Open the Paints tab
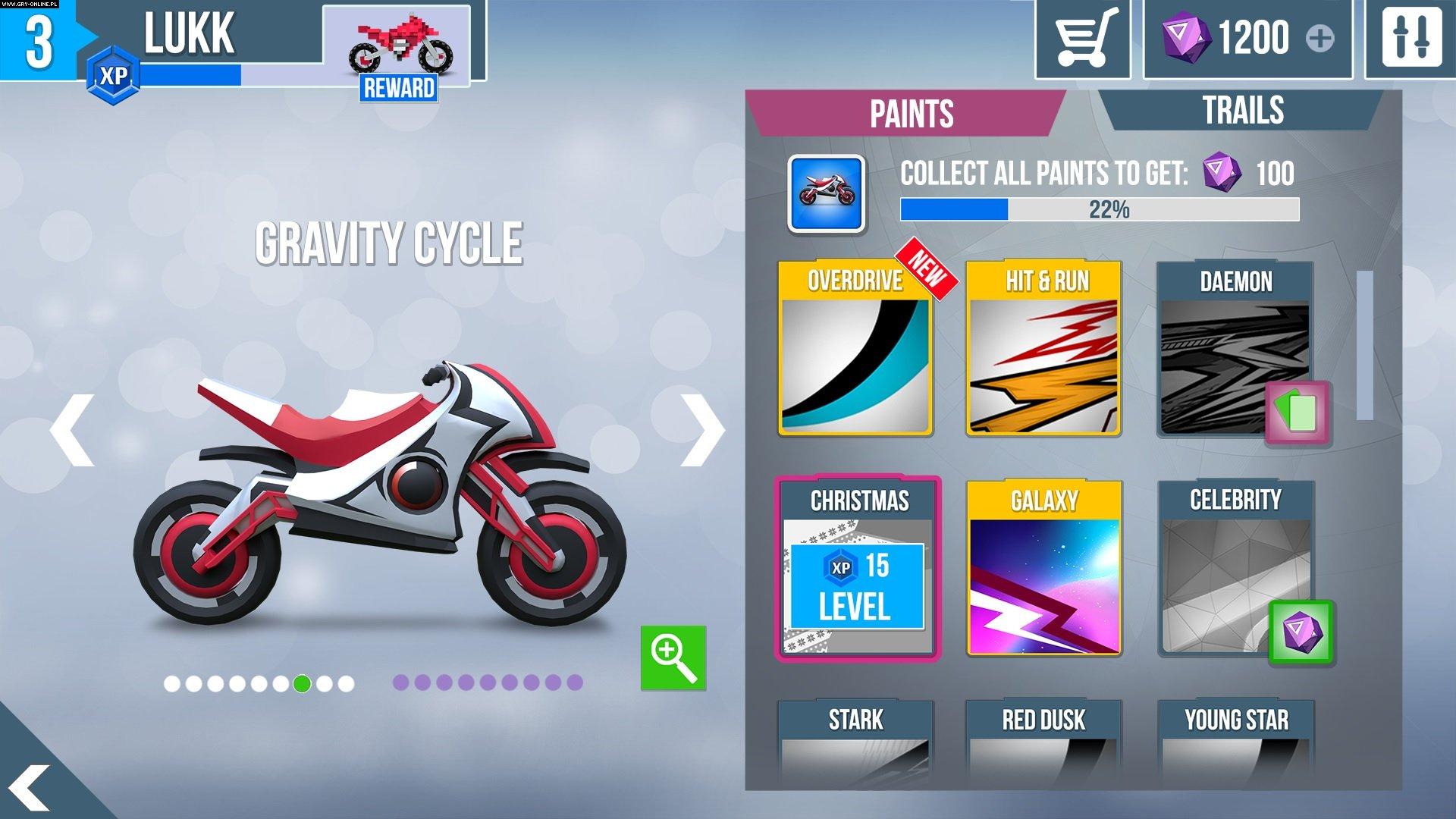1456x819 pixels. point(909,115)
